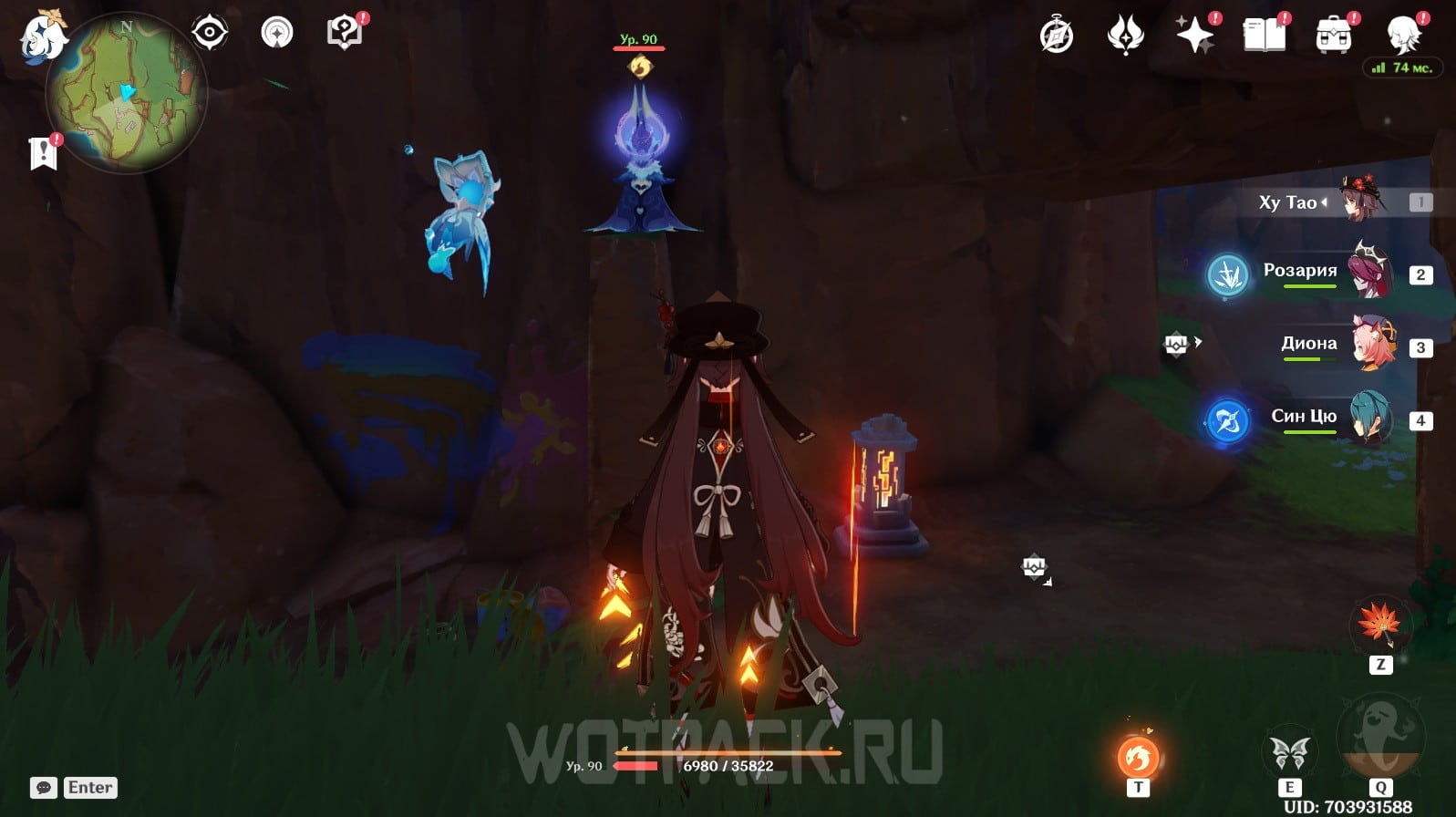Open the chat box speech bubble
1456x817 pixels.
click(44, 788)
